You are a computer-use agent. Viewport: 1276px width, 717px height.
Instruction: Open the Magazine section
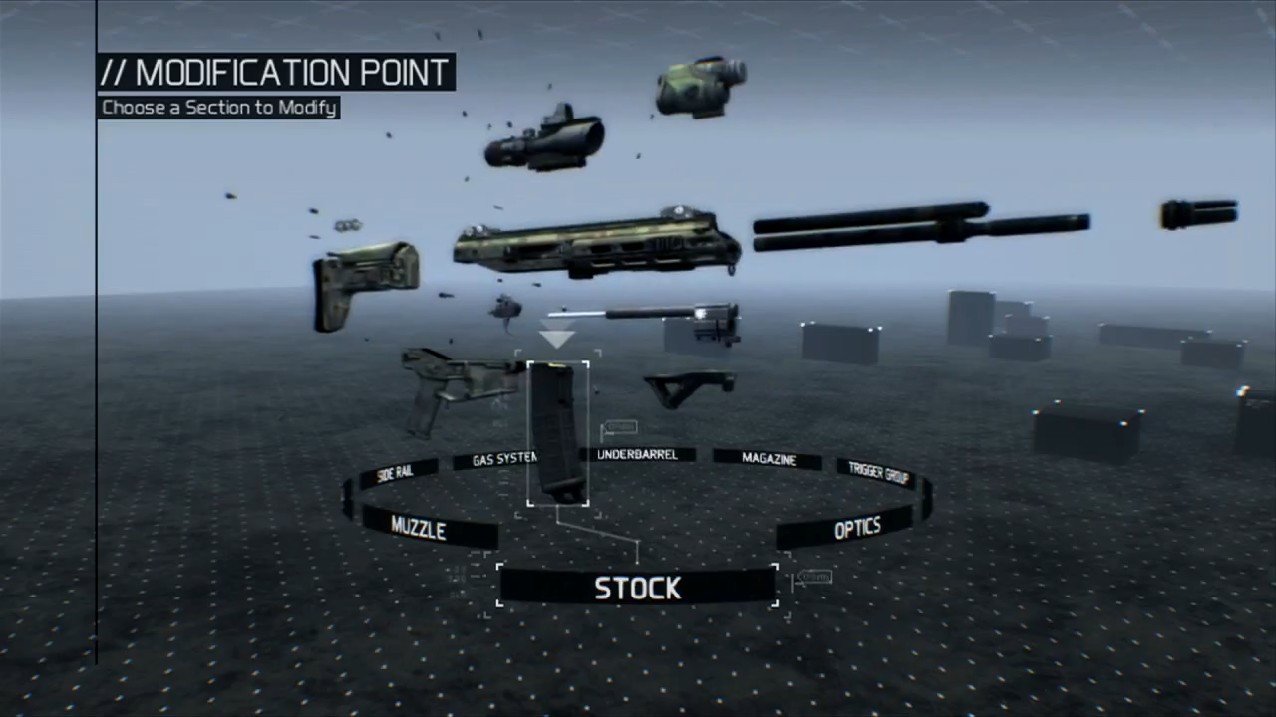coord(768,459)
